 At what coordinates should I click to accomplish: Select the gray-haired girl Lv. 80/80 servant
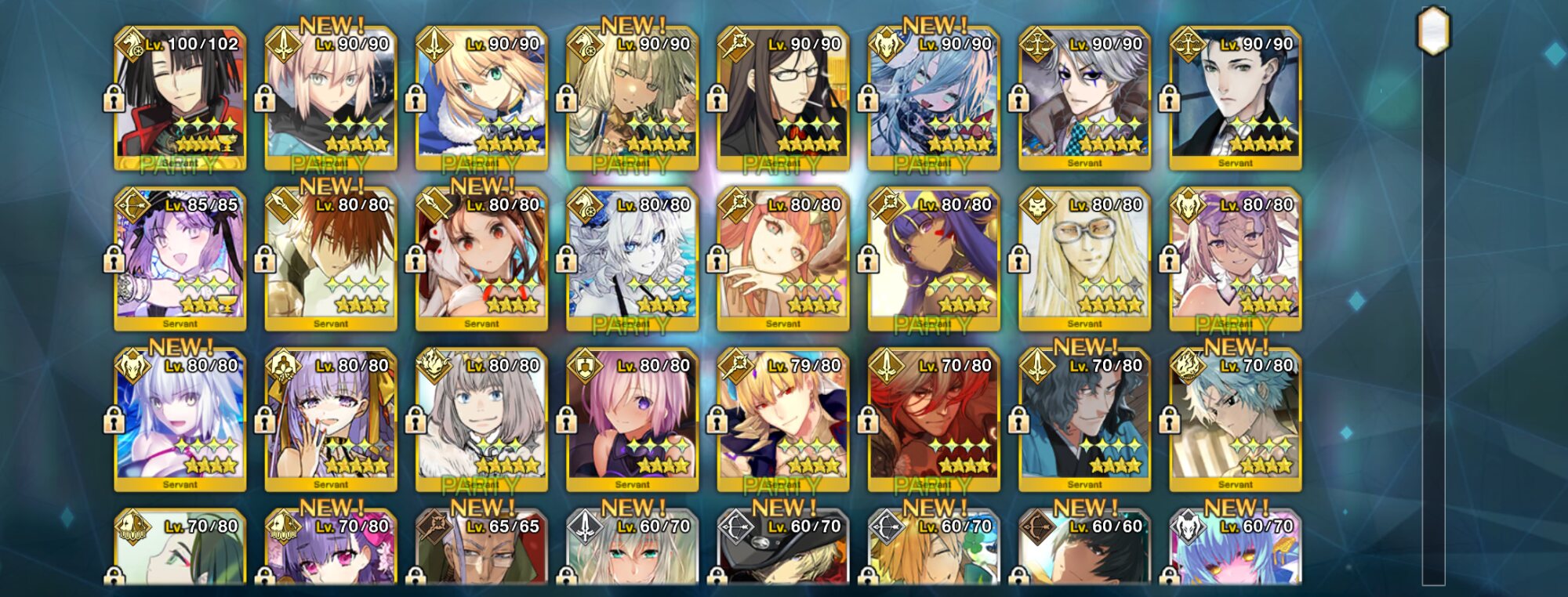coord(481,419)
